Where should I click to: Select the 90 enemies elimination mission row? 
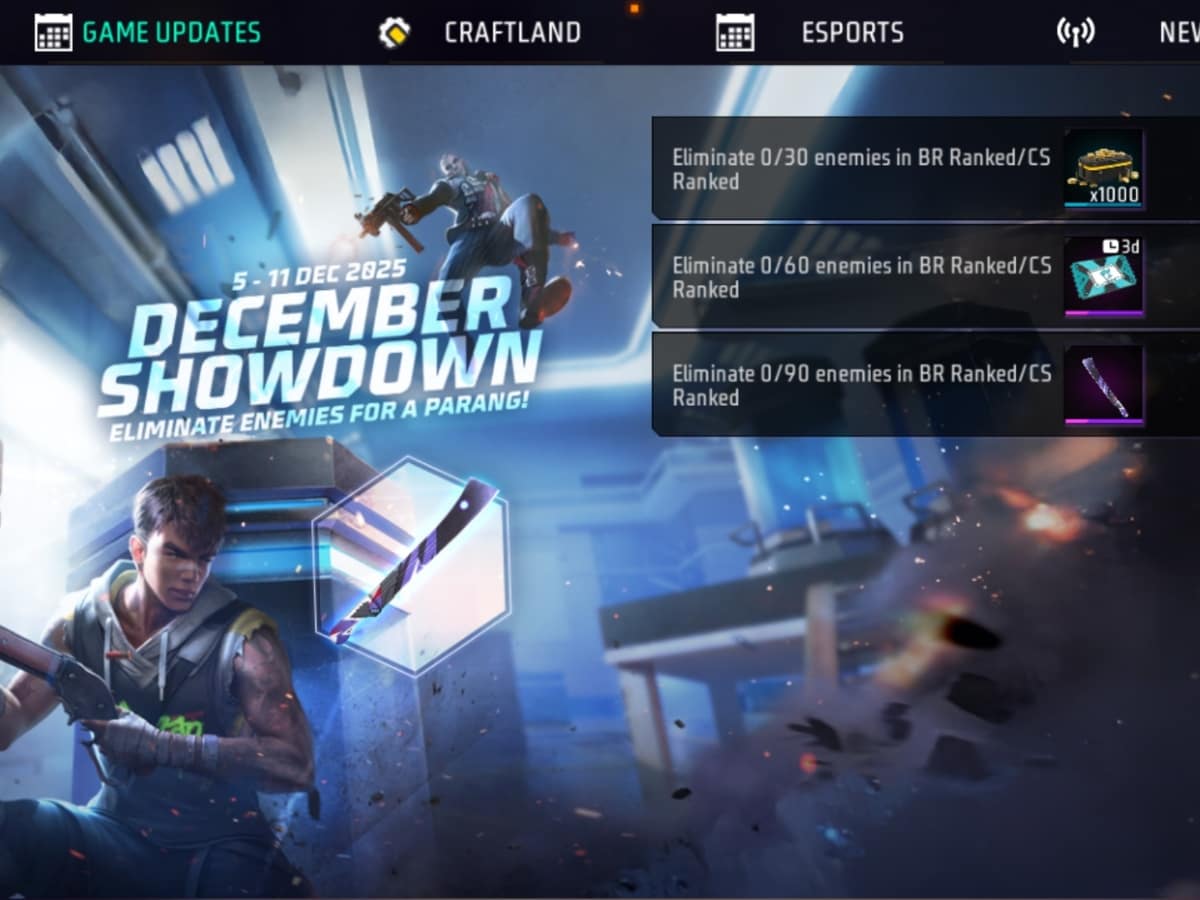[860, 385]
